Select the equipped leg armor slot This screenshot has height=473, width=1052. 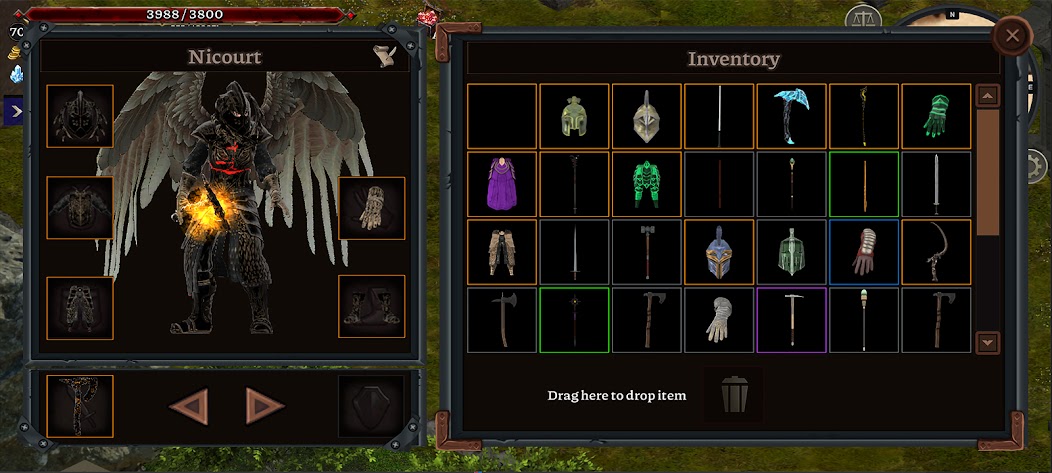(80, 306)
